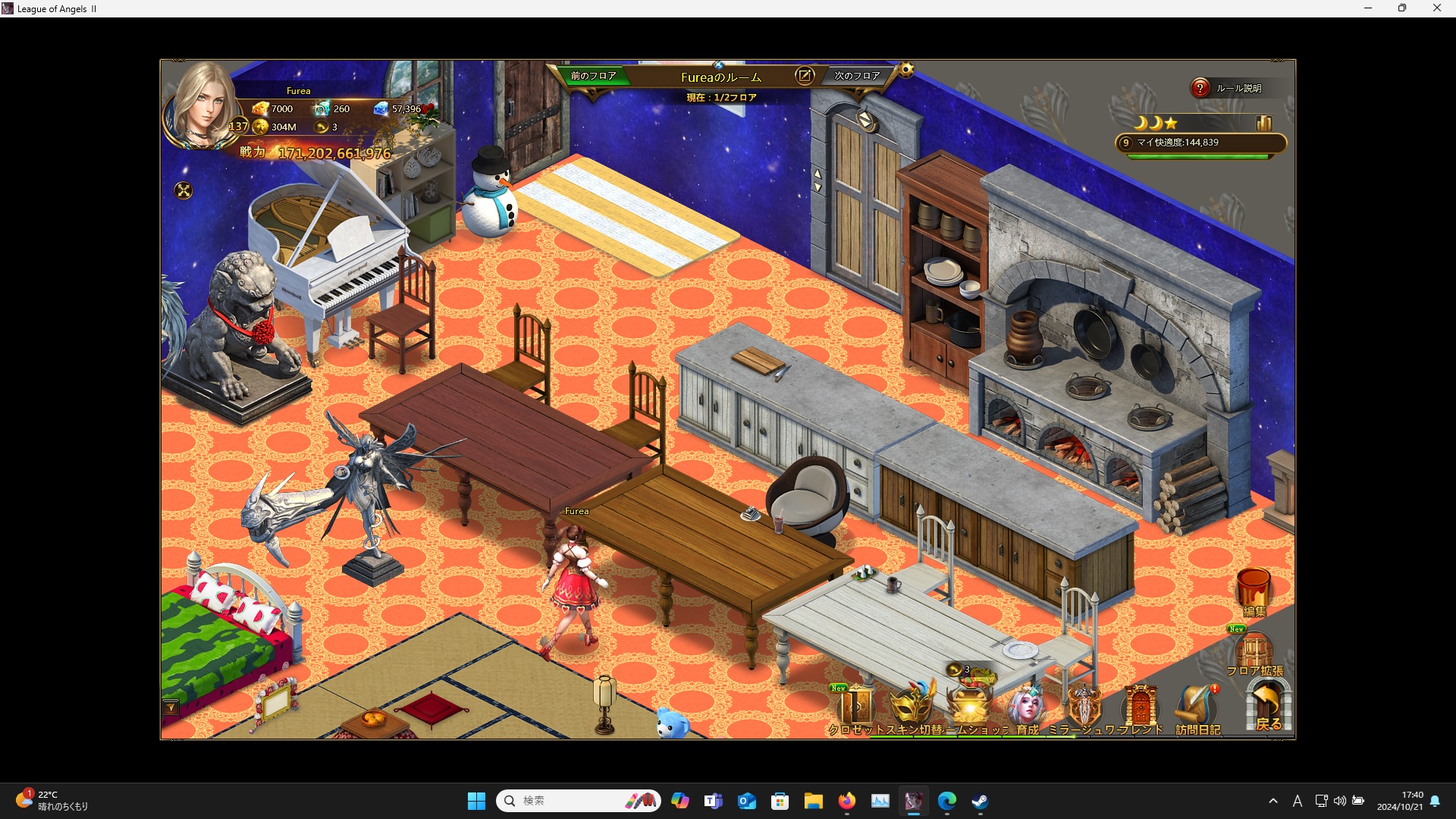This screenshot has width=1456, height=819.
Task: Go to the previous floor (前のフロア)
Action: (593, 76)
